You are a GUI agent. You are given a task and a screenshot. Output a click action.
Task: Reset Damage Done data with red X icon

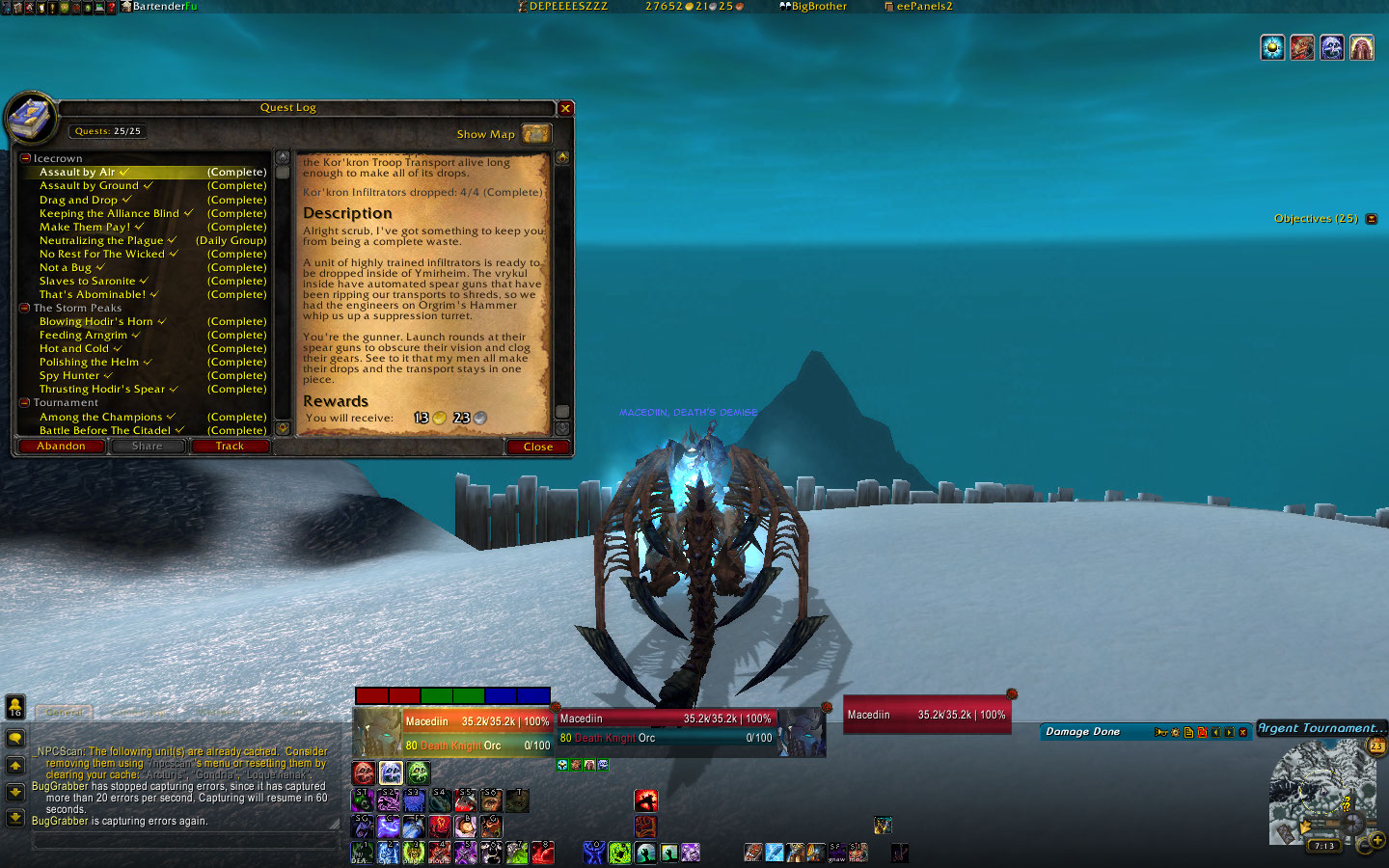tap(1202, 732)
